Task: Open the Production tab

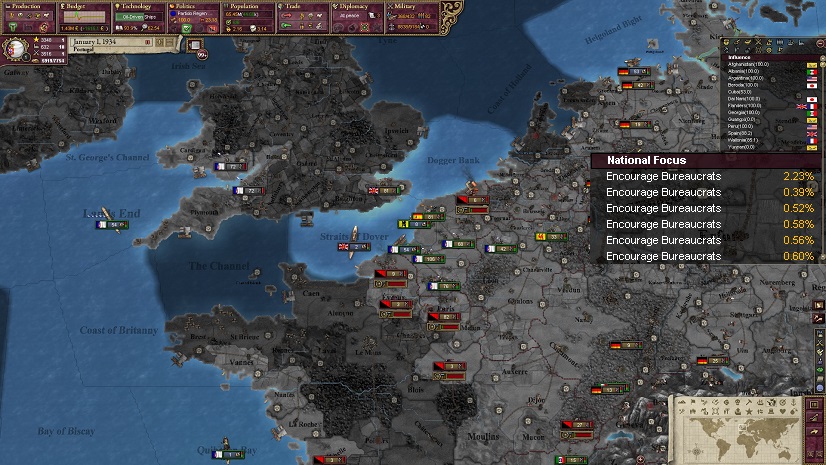Action: coord(30,6)
